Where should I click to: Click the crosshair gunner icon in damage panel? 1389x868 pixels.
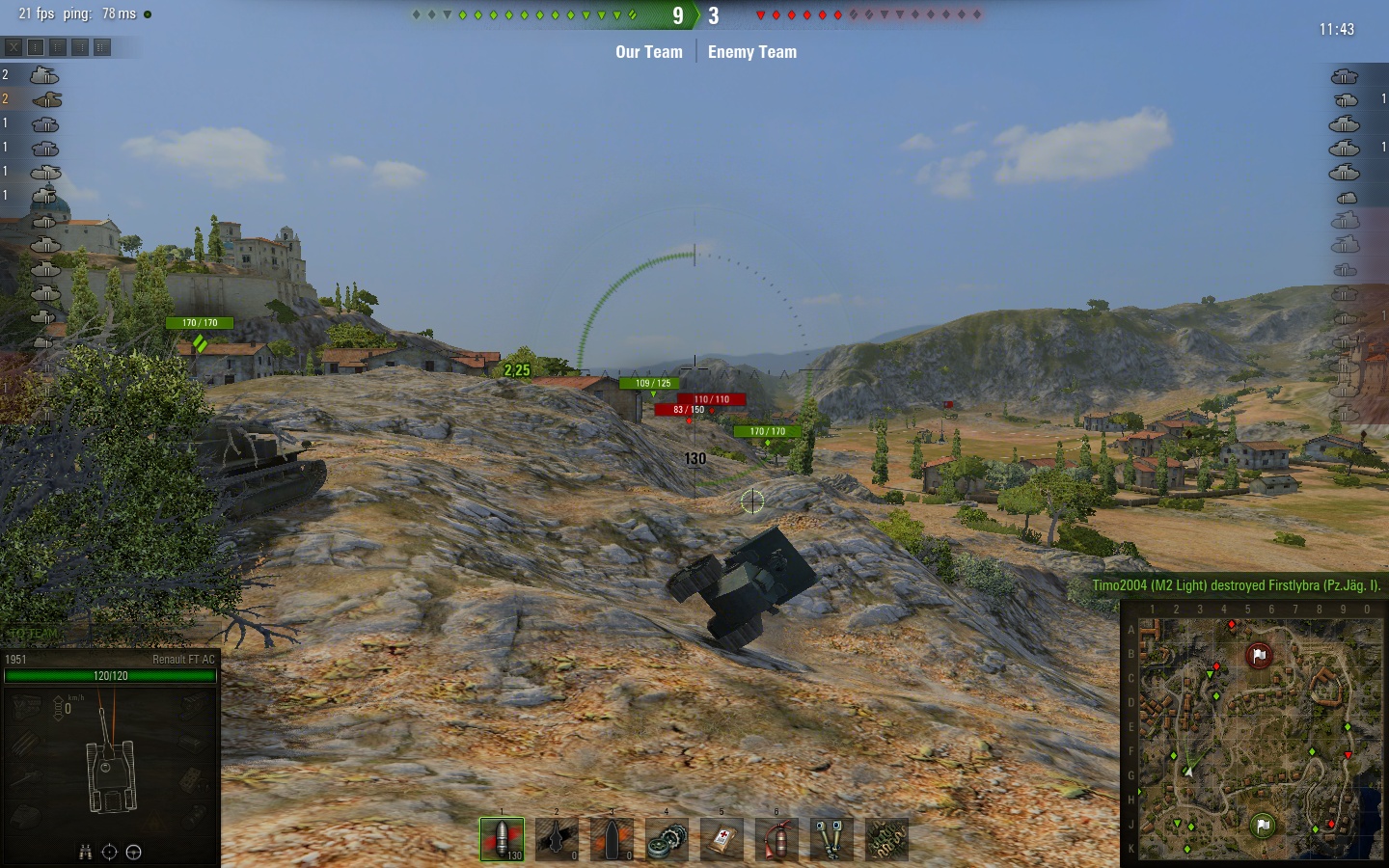109,852
